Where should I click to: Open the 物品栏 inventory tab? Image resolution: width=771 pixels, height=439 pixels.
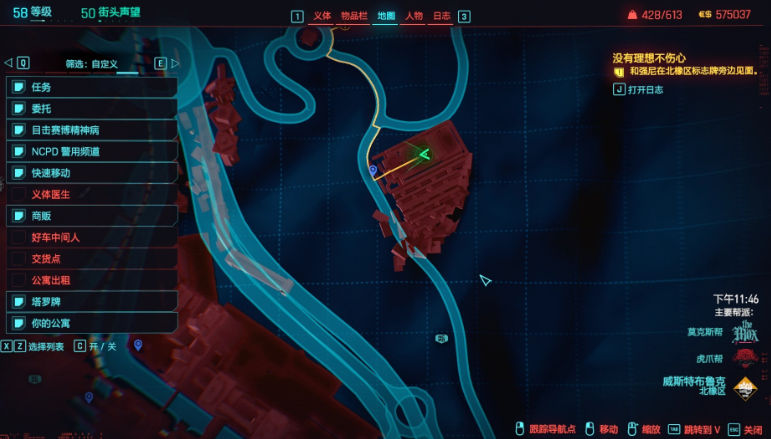(x=352, y=16)
